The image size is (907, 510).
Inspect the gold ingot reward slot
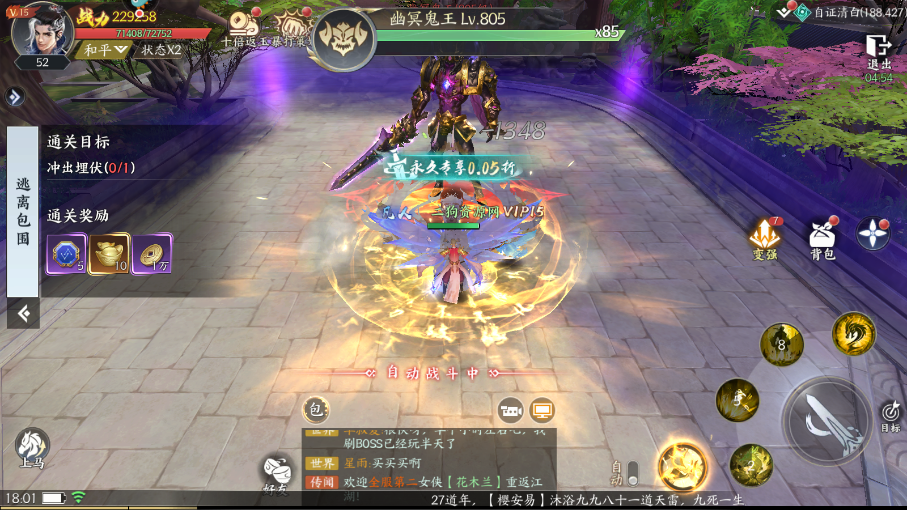coord(109,254)
